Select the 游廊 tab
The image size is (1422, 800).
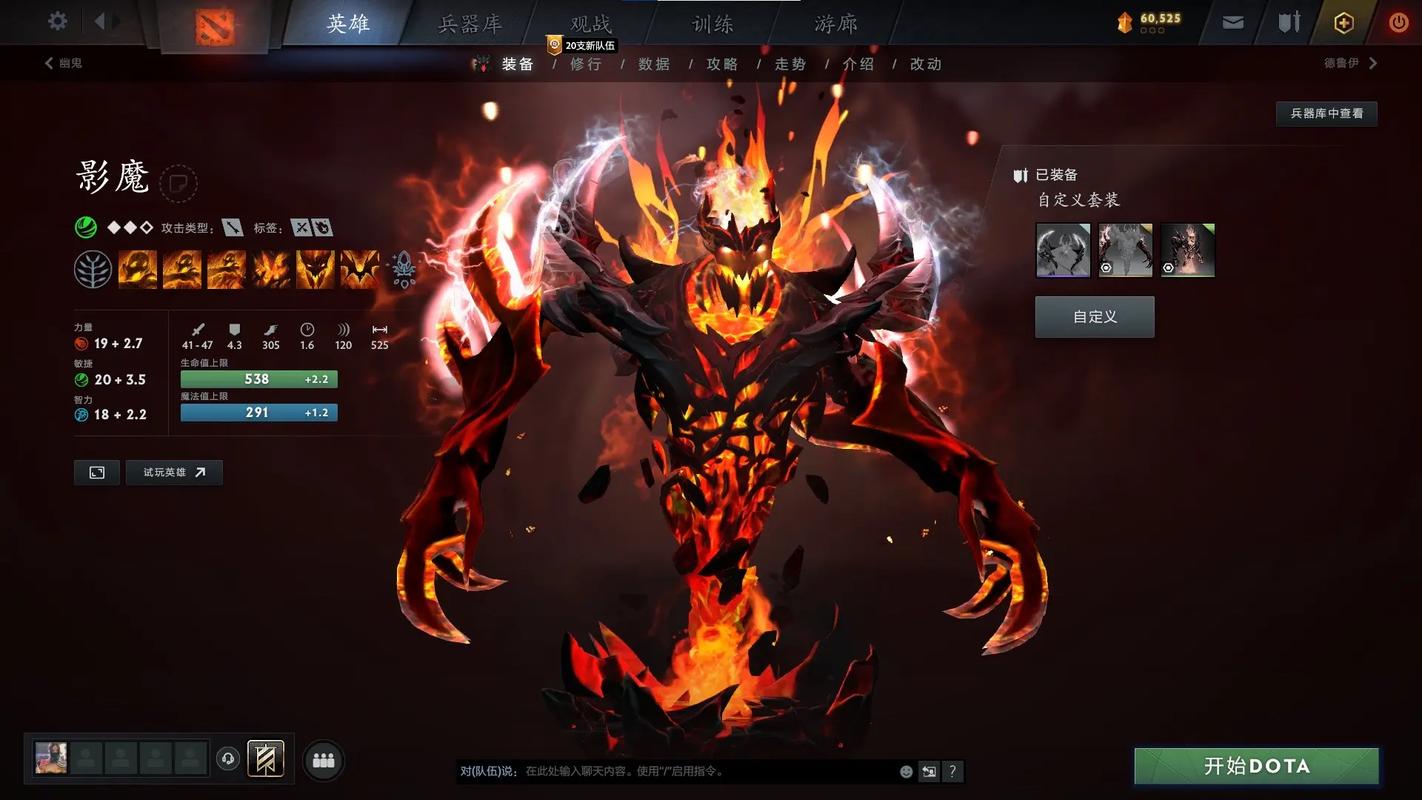(835, 23)
